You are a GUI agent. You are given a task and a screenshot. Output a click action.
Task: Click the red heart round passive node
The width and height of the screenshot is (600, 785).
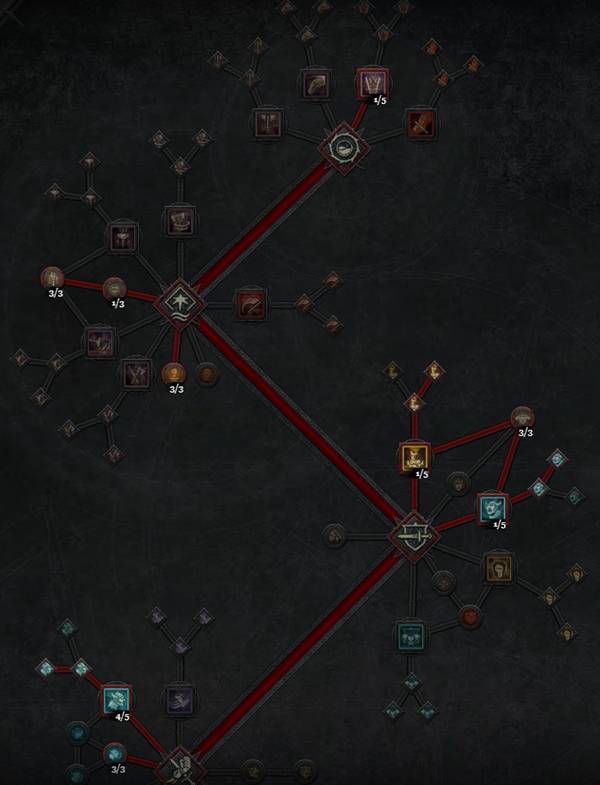(x=468, y=617)
